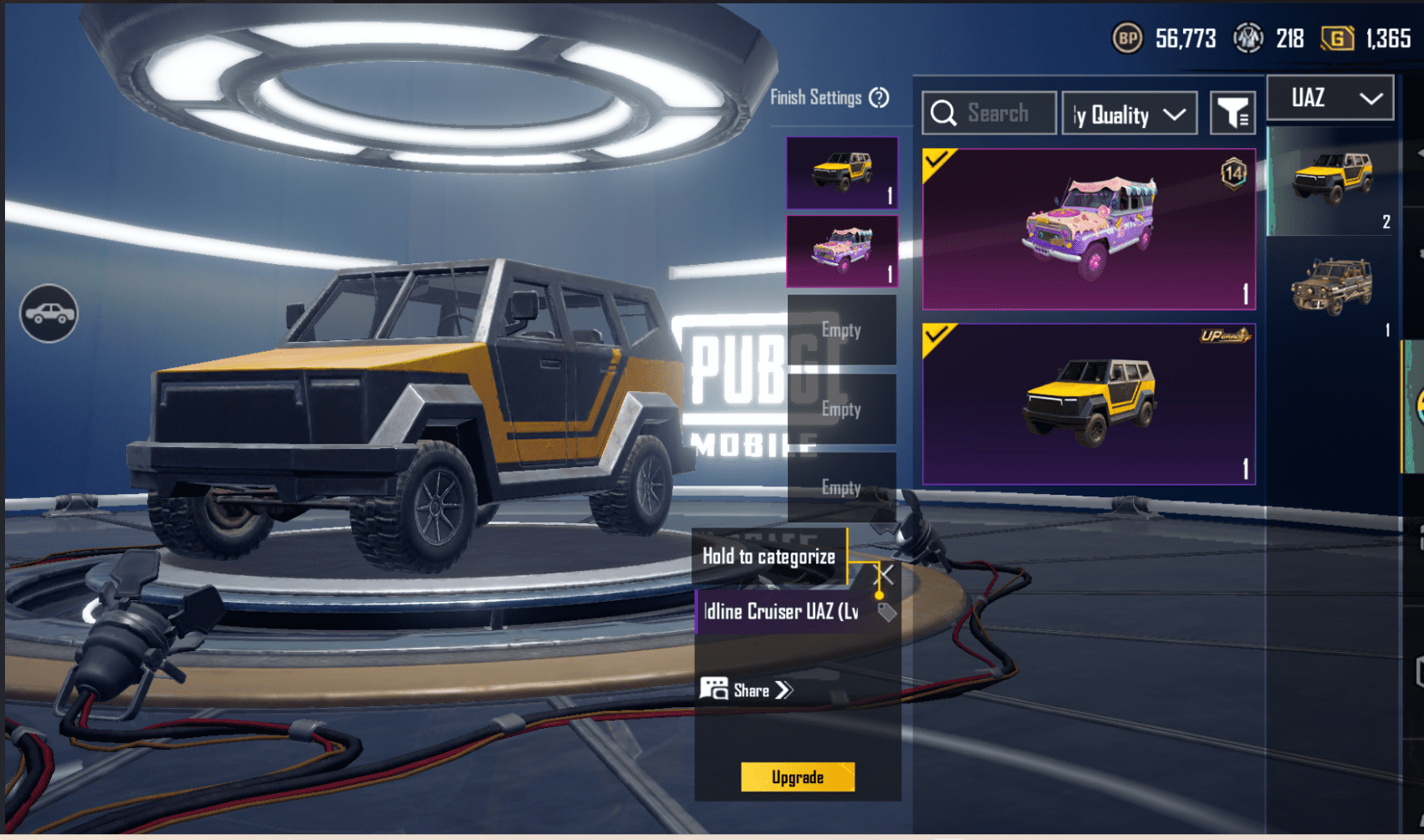The height and width of the screenshot is (840, 1424).
Task: Click the Search input field
Action: pos(1003,113)
